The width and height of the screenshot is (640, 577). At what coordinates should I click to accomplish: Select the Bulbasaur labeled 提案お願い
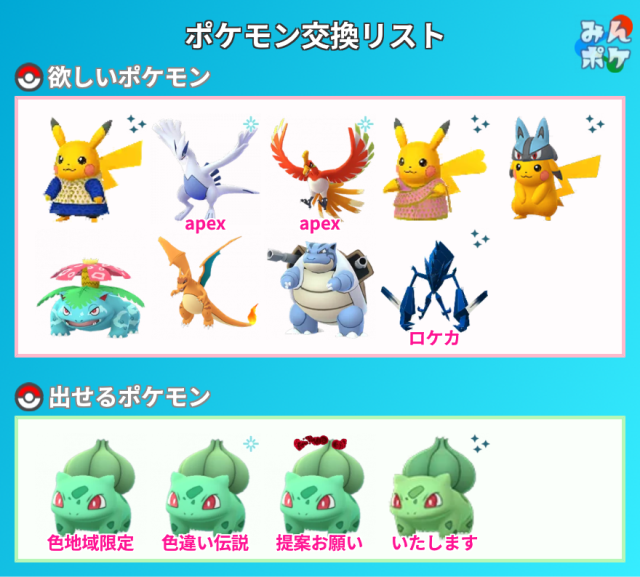[x=319, y=490]
